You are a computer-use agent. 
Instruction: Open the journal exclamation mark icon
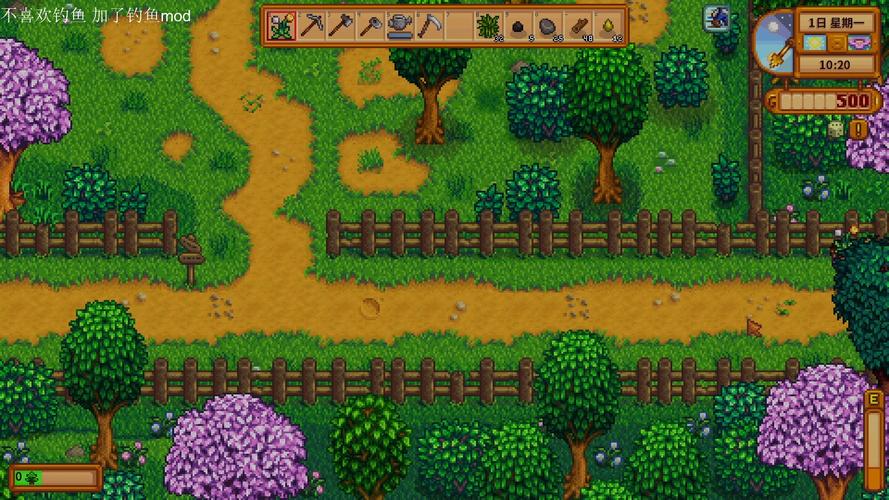point(857,129)
